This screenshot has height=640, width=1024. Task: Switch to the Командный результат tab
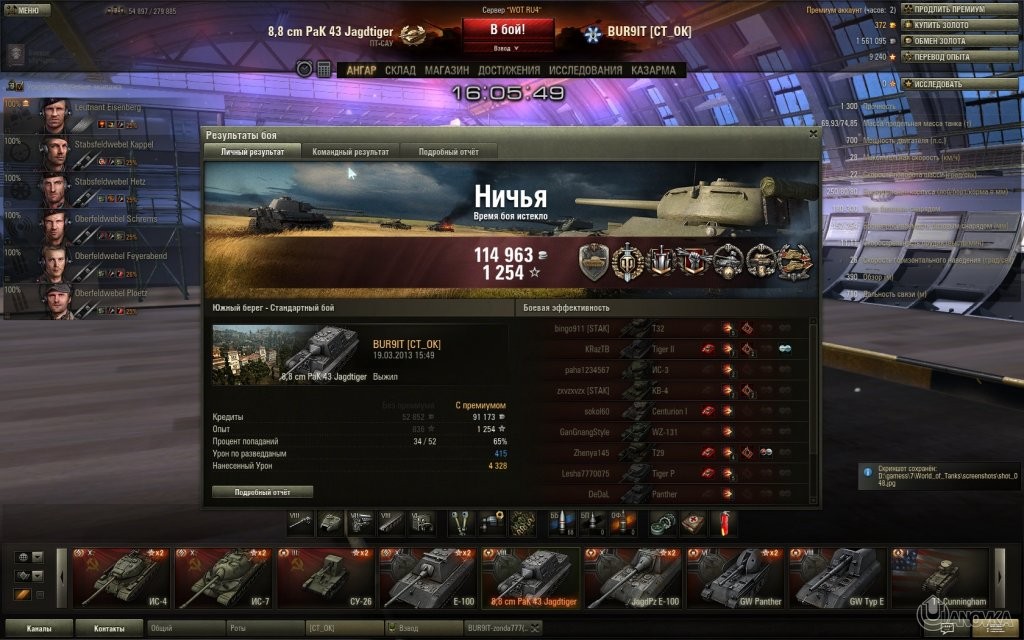click(350, 151)
